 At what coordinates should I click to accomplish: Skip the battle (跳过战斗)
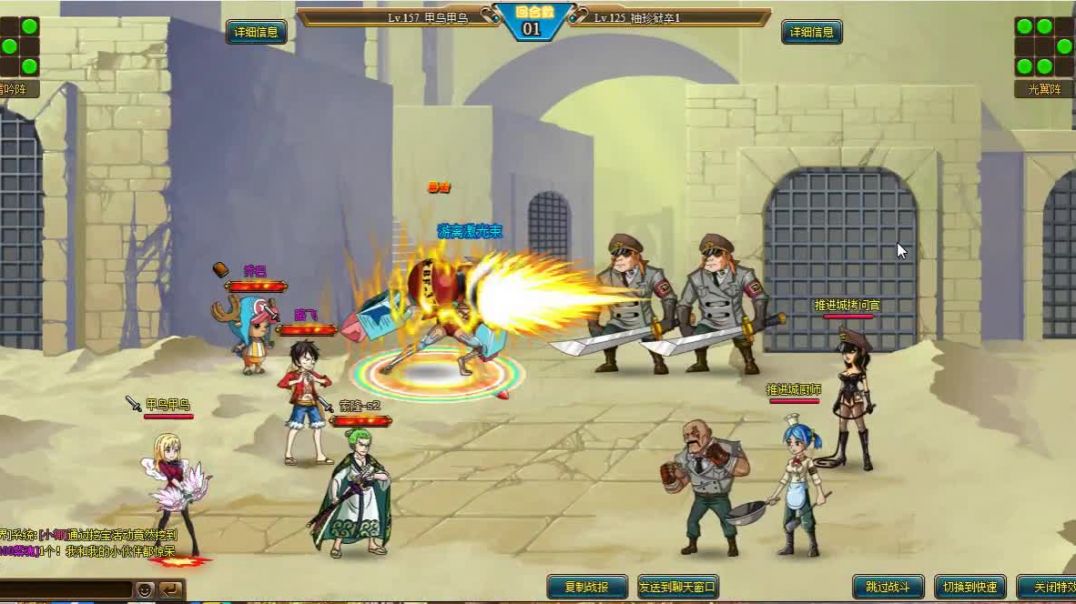888,587
